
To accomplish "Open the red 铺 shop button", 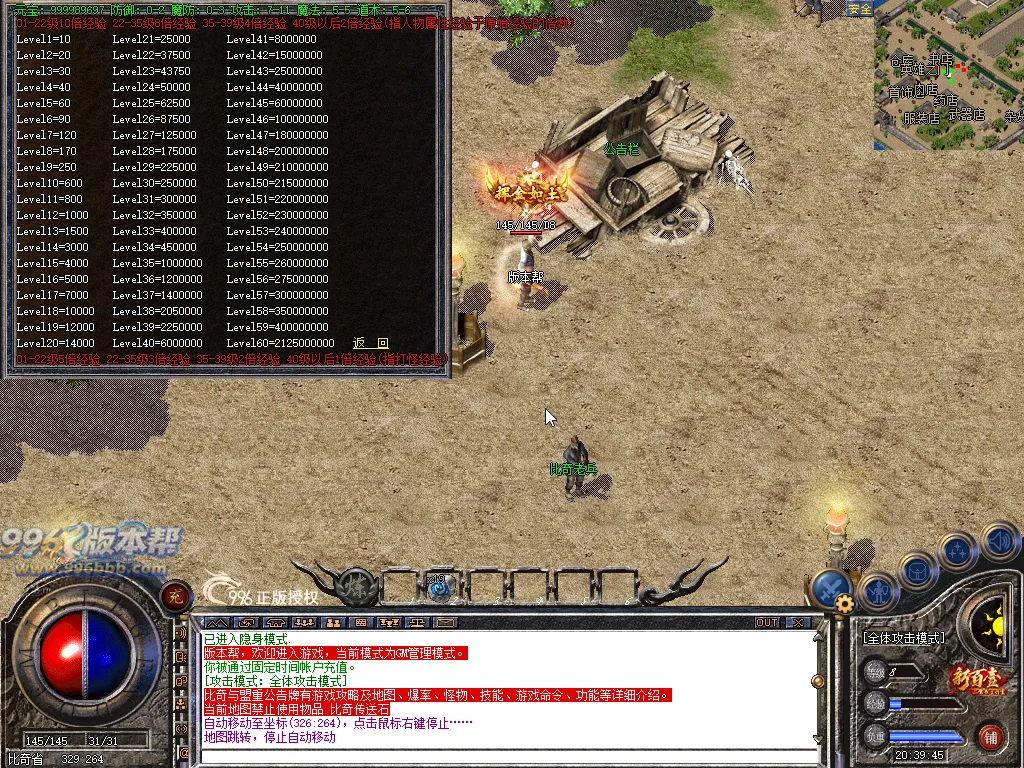I will [990, 737].
